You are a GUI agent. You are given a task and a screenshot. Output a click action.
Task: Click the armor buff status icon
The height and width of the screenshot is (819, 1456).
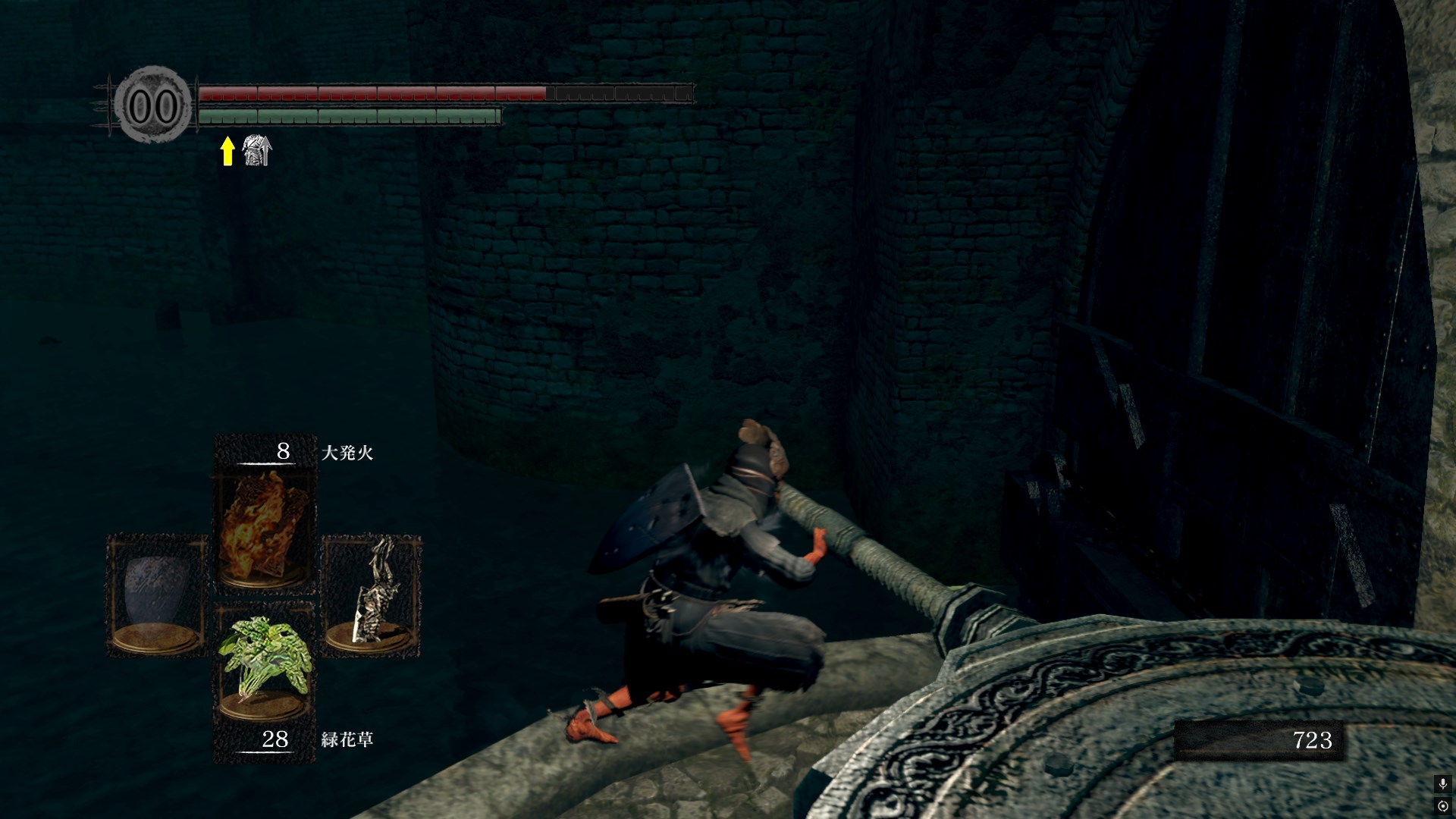256,151
